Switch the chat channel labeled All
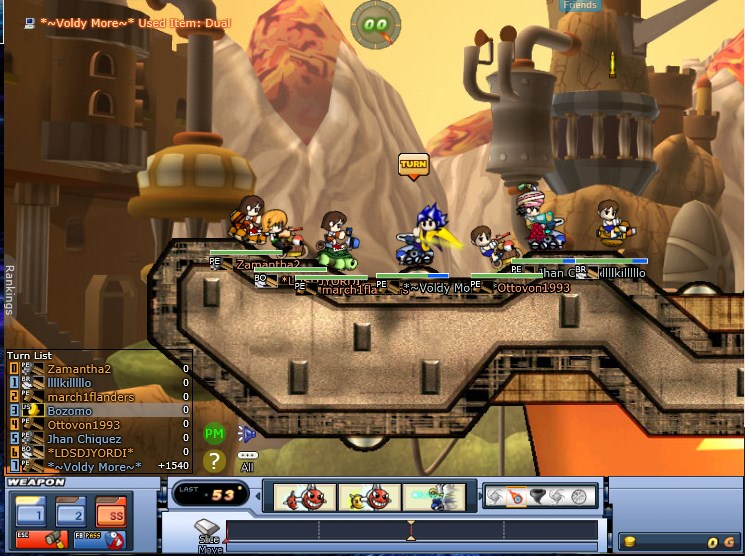The width and height of the screenshot is (745, 556). (x=246, y=461)
